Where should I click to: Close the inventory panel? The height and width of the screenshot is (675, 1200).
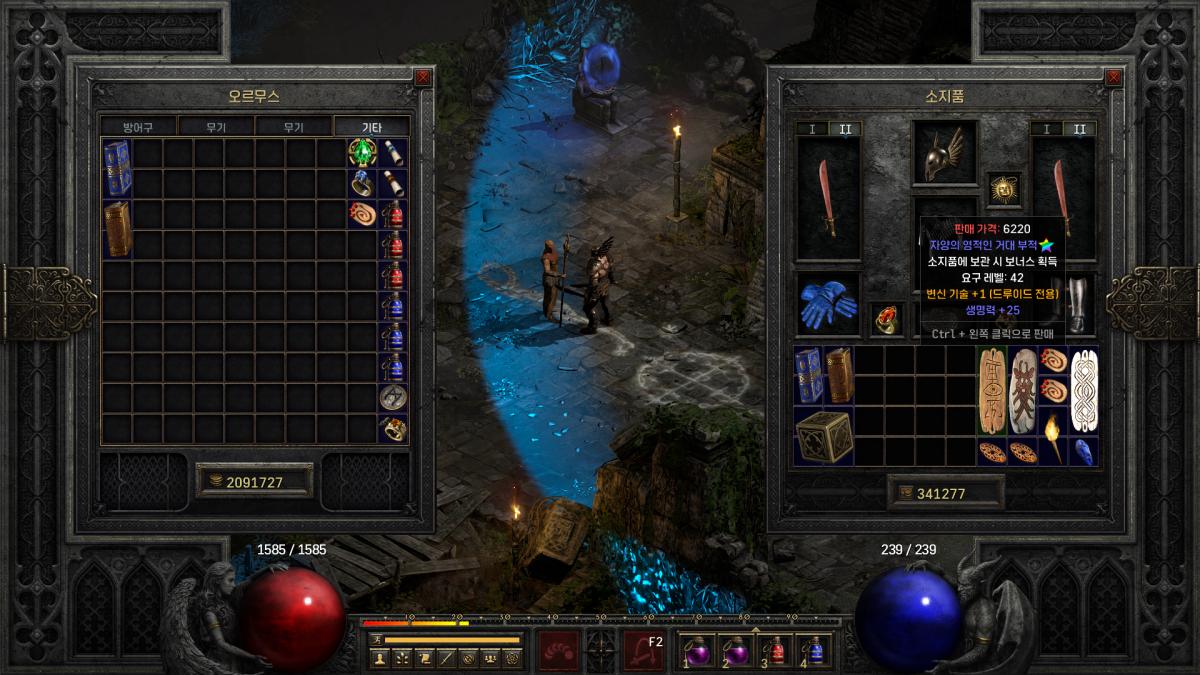tap(1112, 77)
